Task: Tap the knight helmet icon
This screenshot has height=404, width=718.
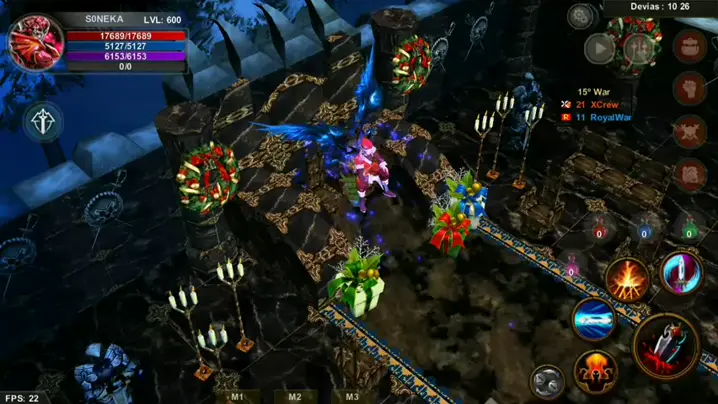Action: pos(689,174)
